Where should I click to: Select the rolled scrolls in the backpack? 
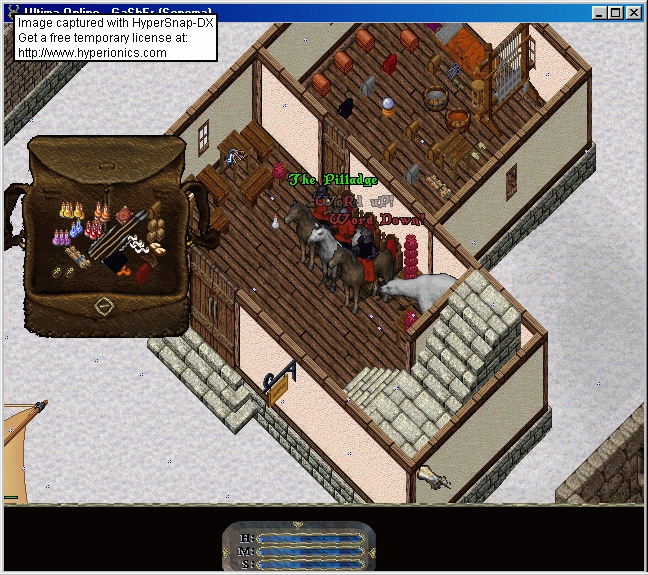click(x=78, y=256)
